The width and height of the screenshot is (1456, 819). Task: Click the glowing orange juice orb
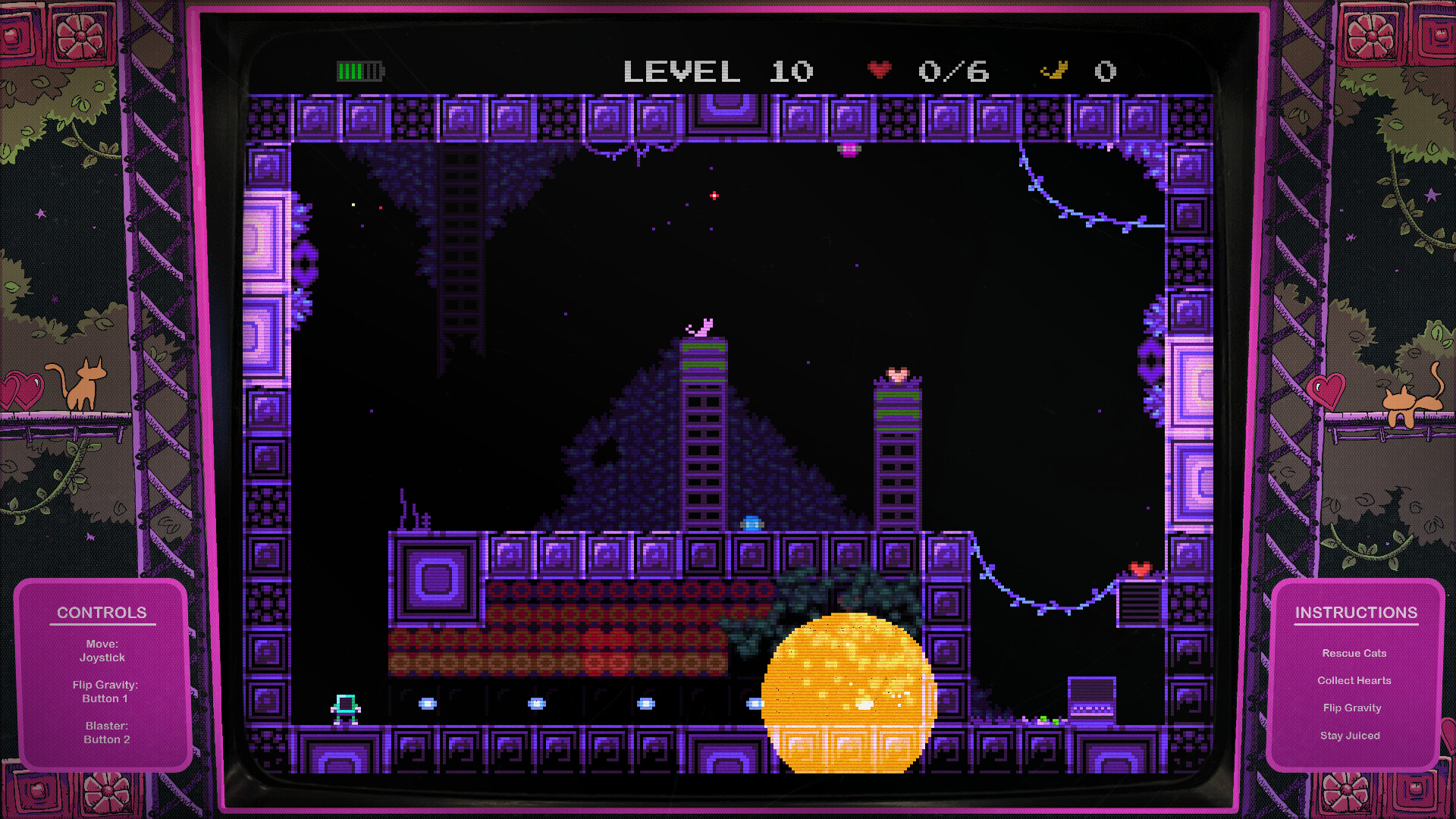[846, 694]
